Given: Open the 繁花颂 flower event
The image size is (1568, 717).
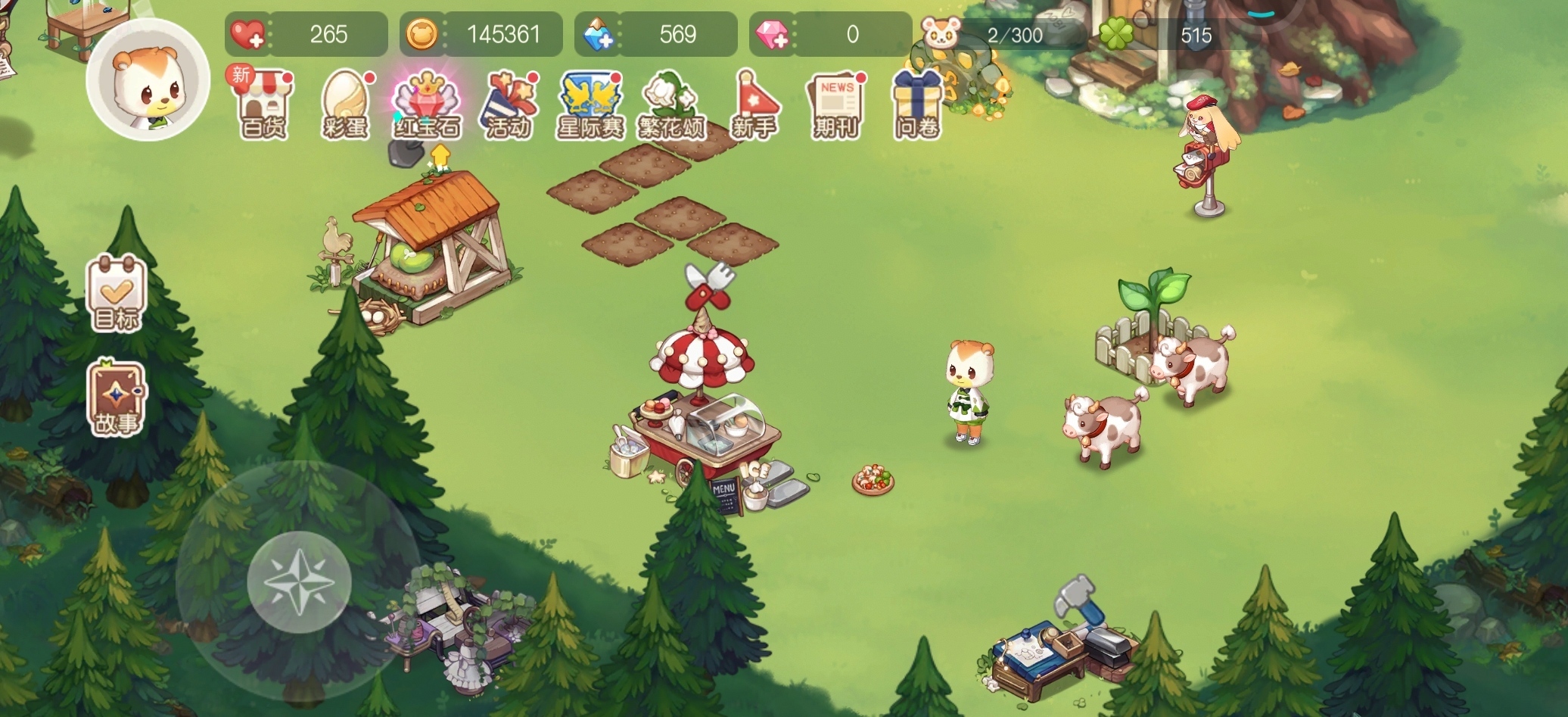Looking at the screenshot, I should 671,106.
